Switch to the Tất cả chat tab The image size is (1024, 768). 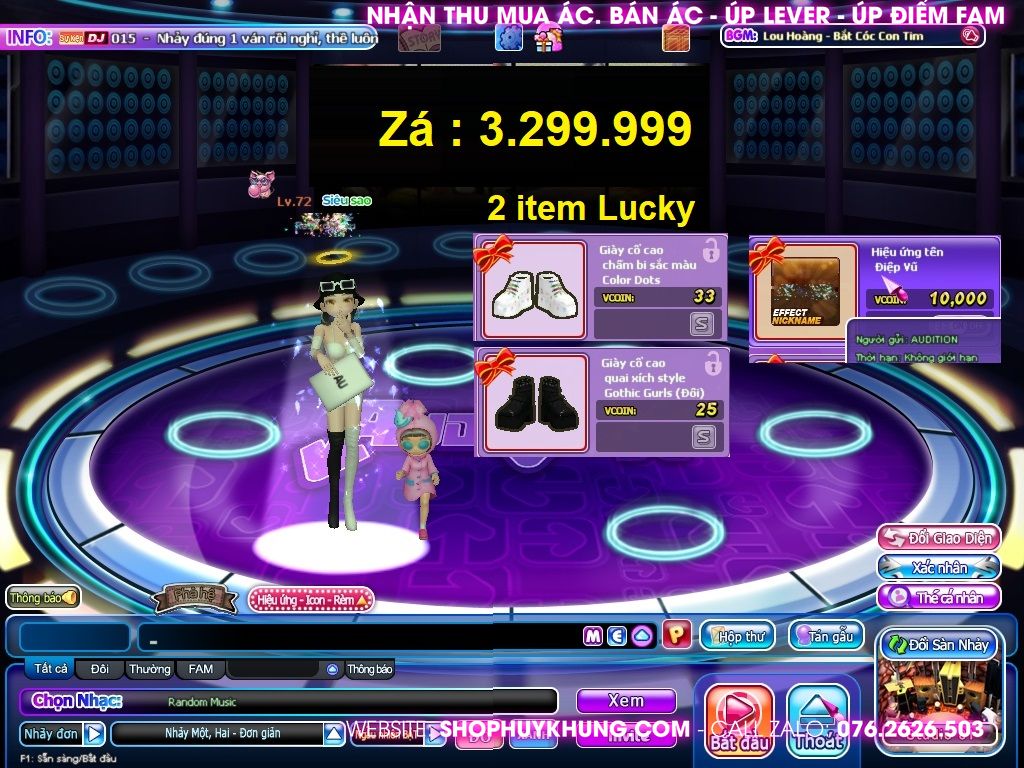(50, 669)
